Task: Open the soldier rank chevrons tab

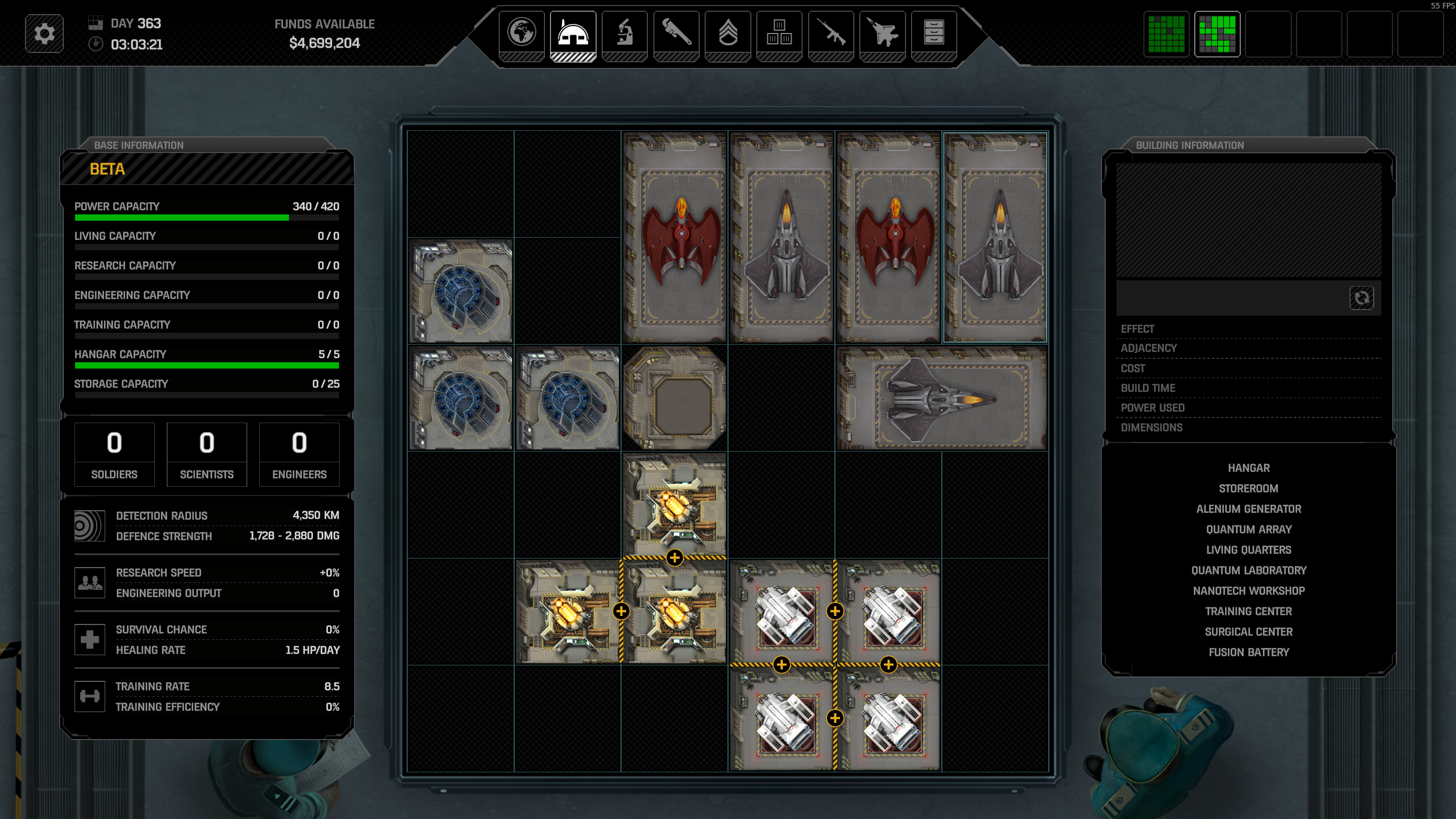Action: coord(728,33)
